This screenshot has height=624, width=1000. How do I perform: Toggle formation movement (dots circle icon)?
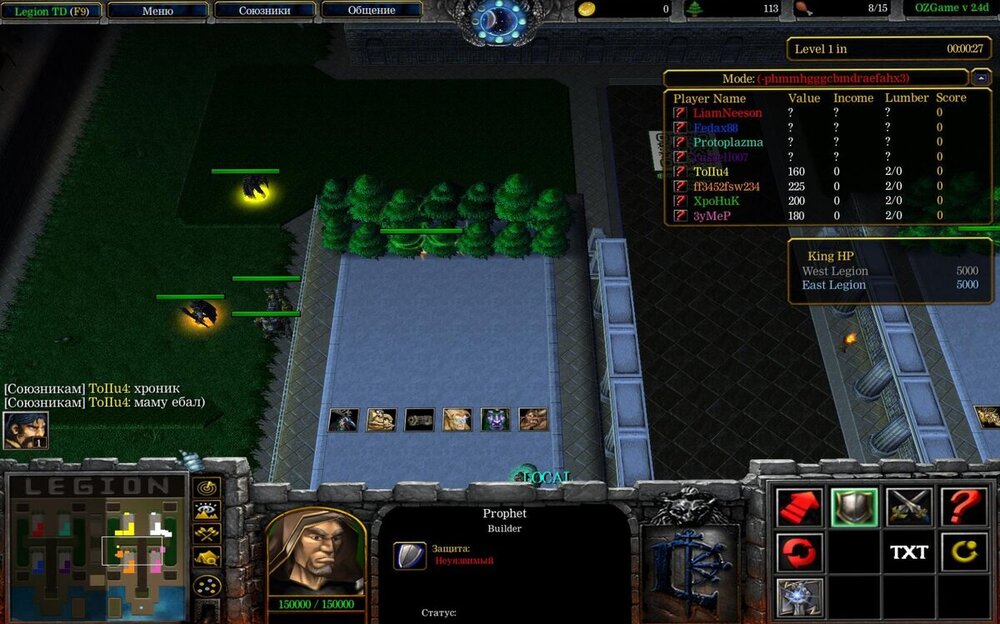(207, 584)
